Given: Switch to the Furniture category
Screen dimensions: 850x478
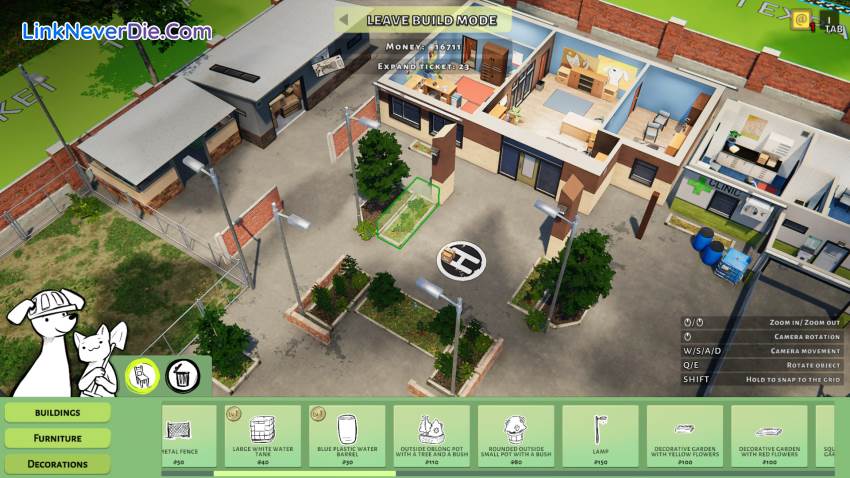Looking at the screenshot, I should [x=57, y=437].
